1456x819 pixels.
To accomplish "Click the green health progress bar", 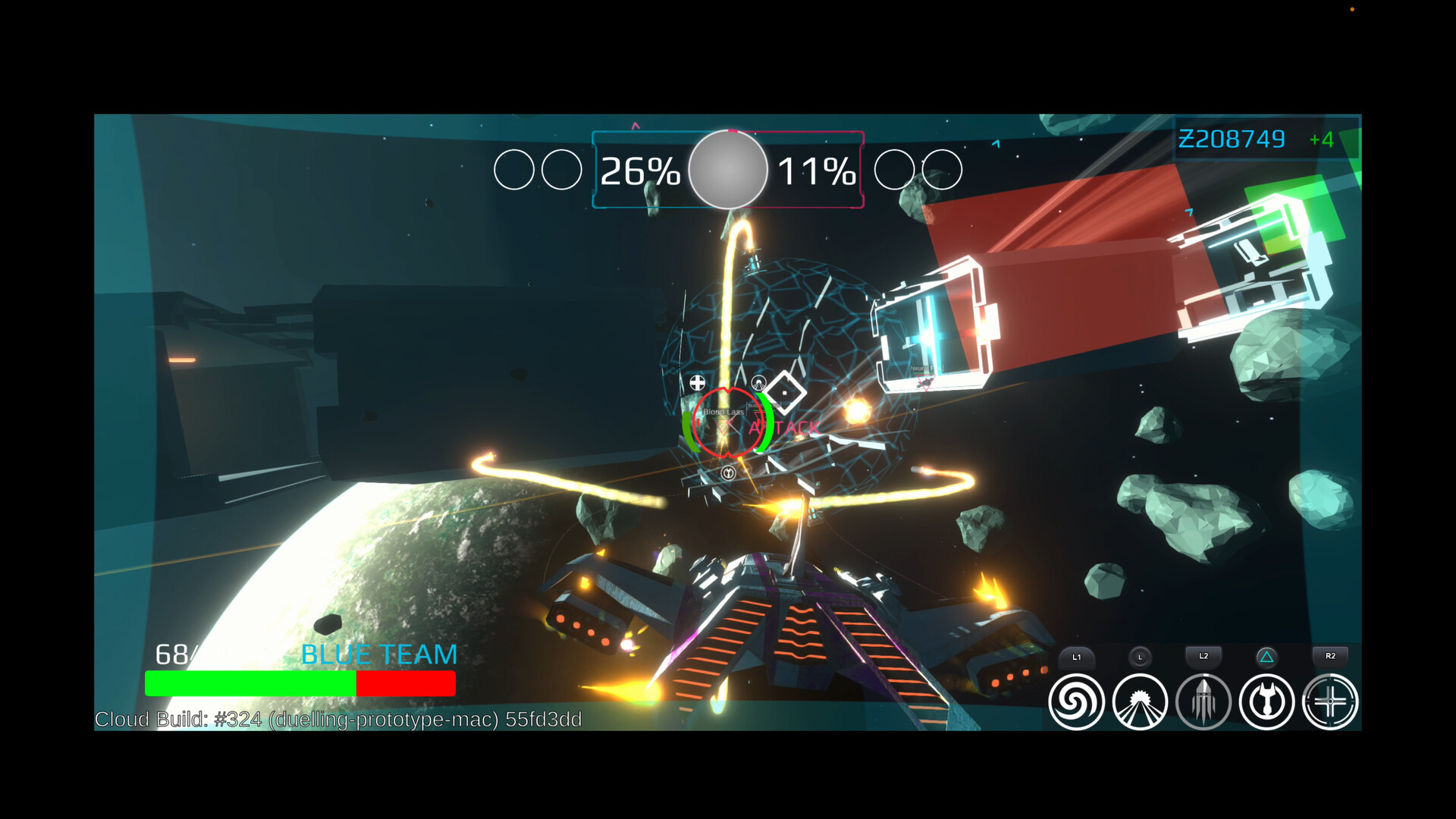I will [x=250, y=683].
